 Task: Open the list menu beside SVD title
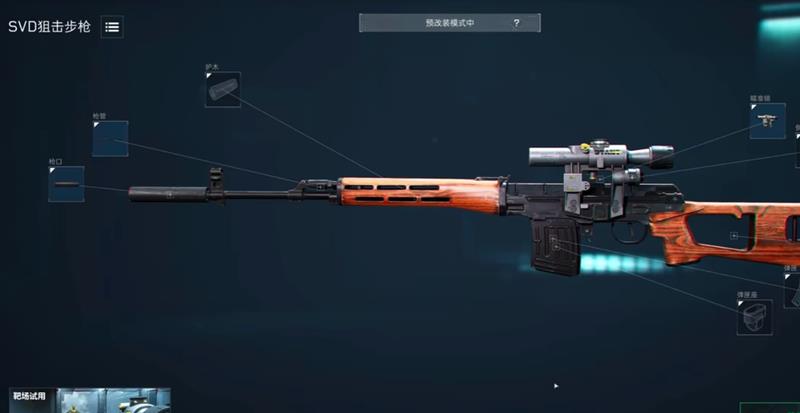pos(112,27)
